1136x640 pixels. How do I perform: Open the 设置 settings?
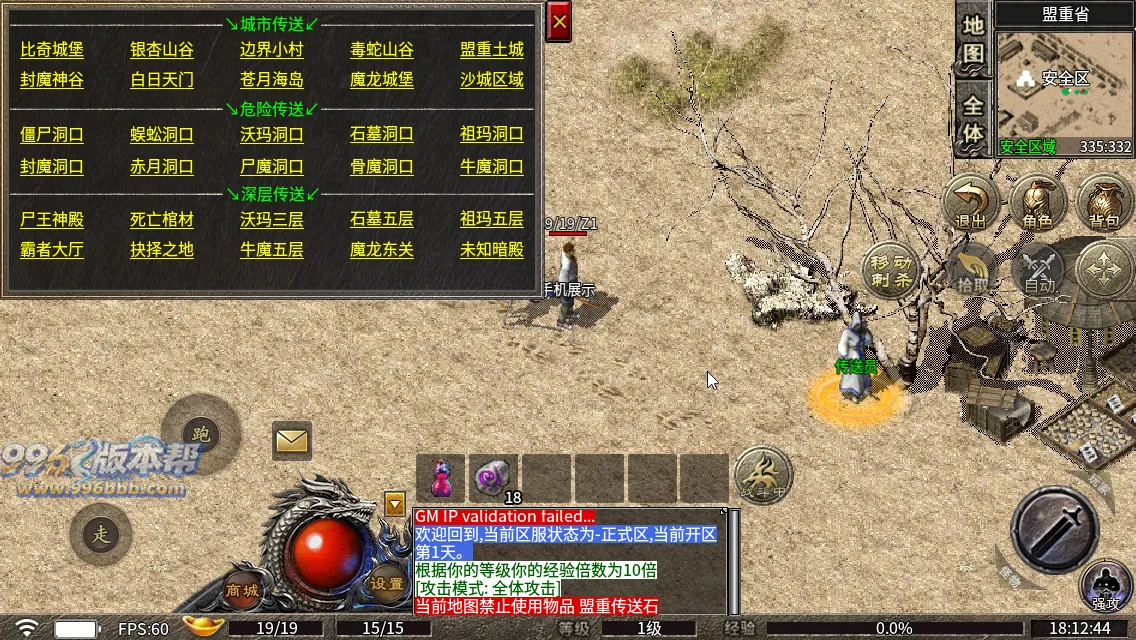point(386,584)
